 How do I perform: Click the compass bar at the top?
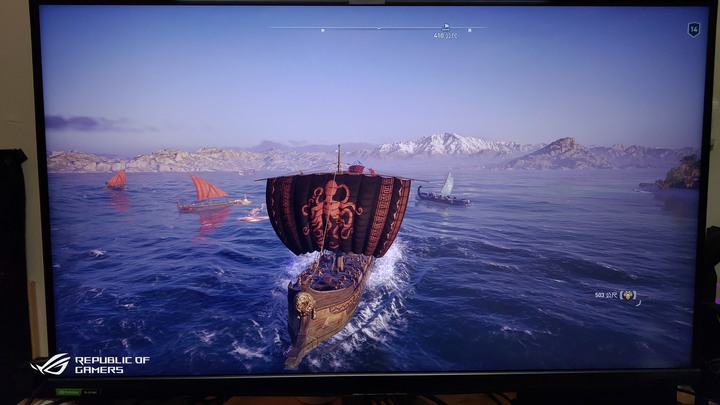pyautogui.click(x=378, y=28)
